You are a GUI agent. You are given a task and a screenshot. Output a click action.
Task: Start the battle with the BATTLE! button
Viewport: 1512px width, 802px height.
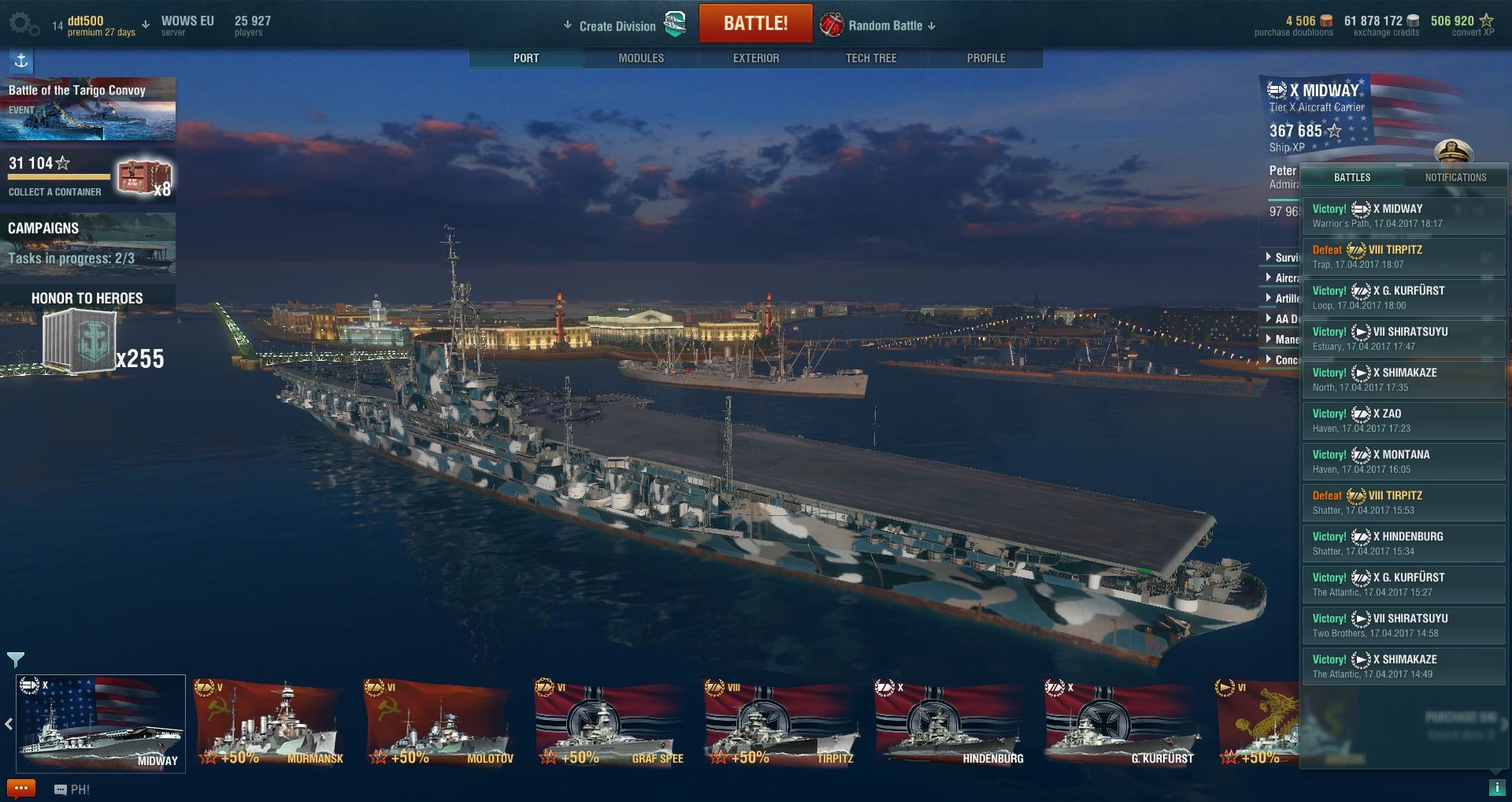click(755, 24)
